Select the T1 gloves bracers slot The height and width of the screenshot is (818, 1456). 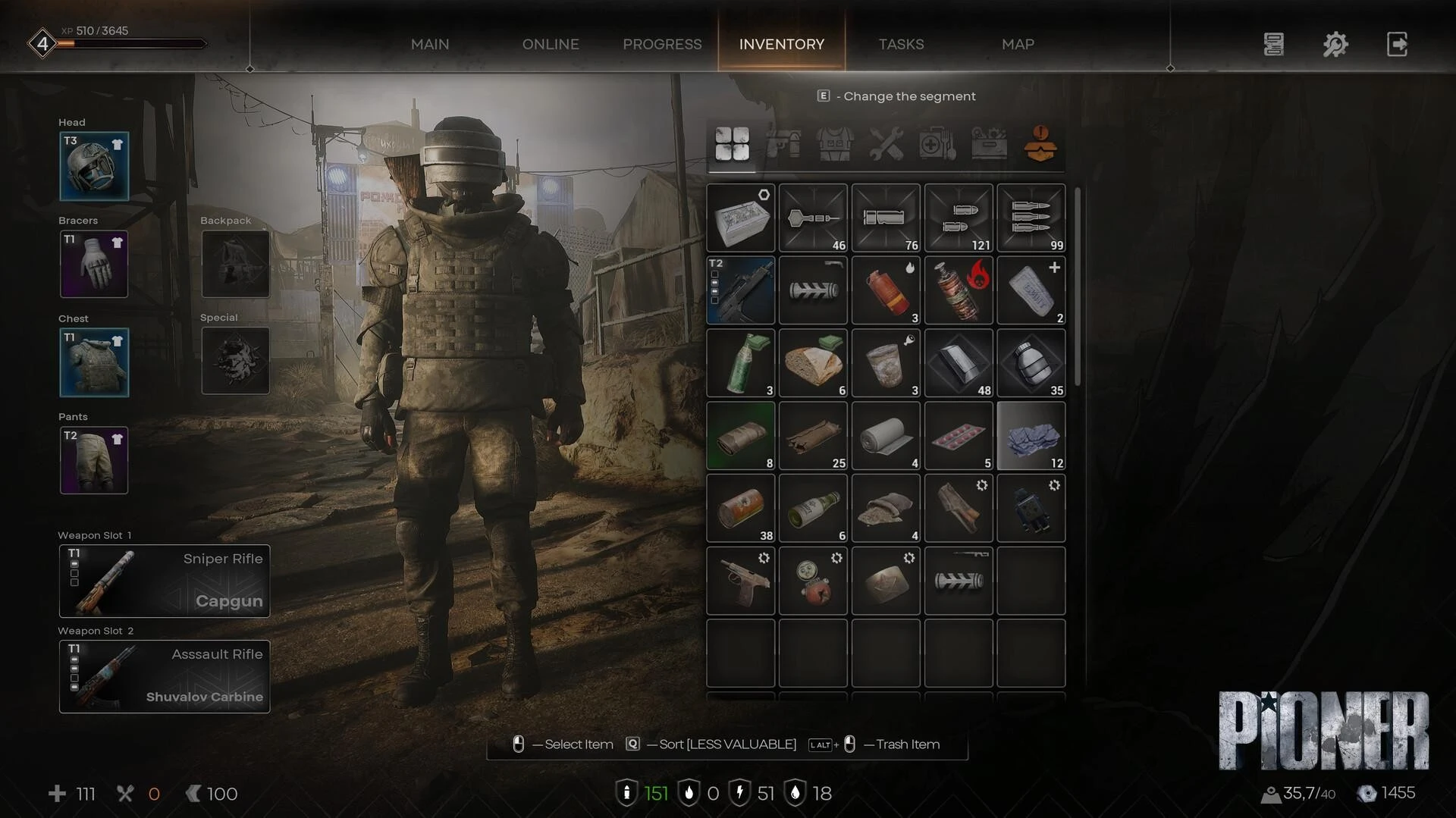point(94,265)
